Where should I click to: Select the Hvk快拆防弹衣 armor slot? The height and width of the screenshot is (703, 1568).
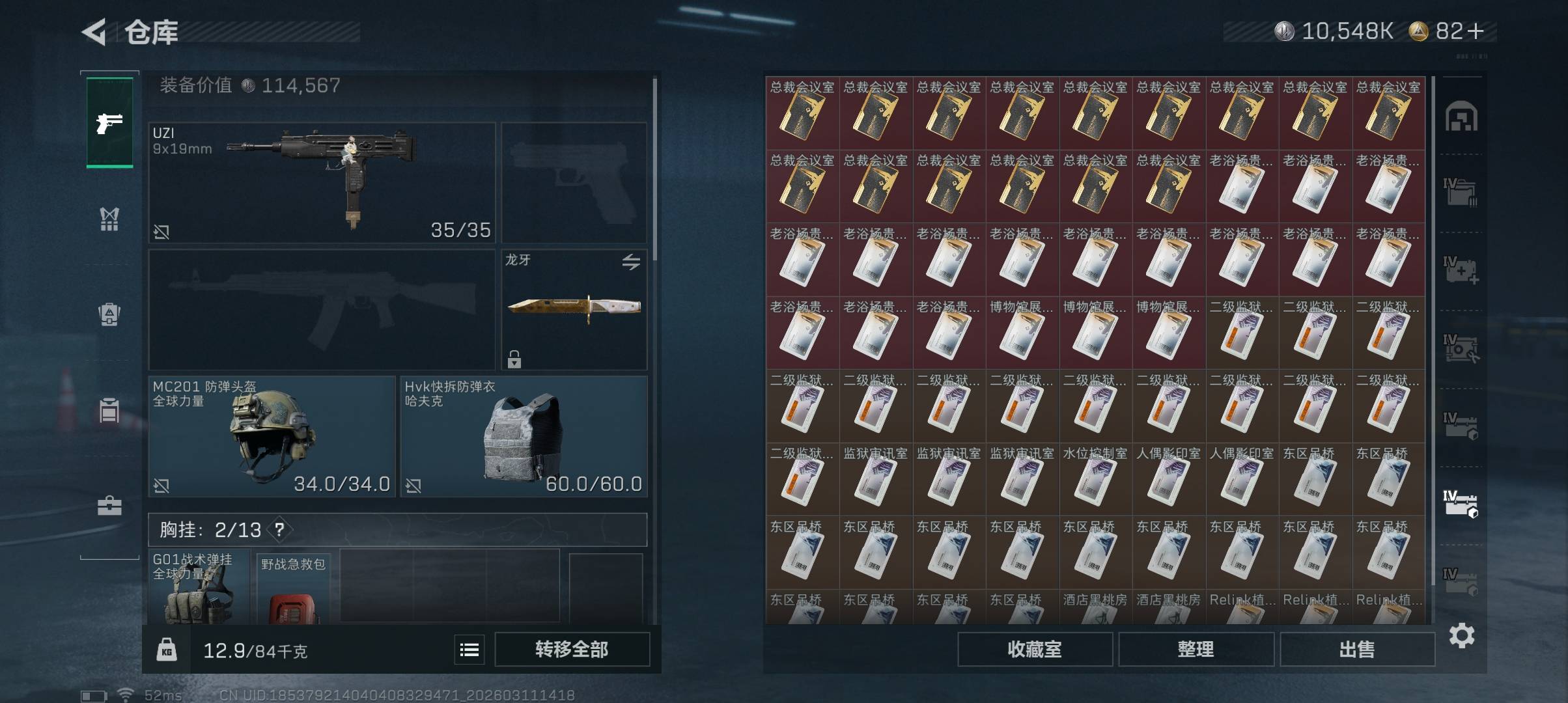524,436
